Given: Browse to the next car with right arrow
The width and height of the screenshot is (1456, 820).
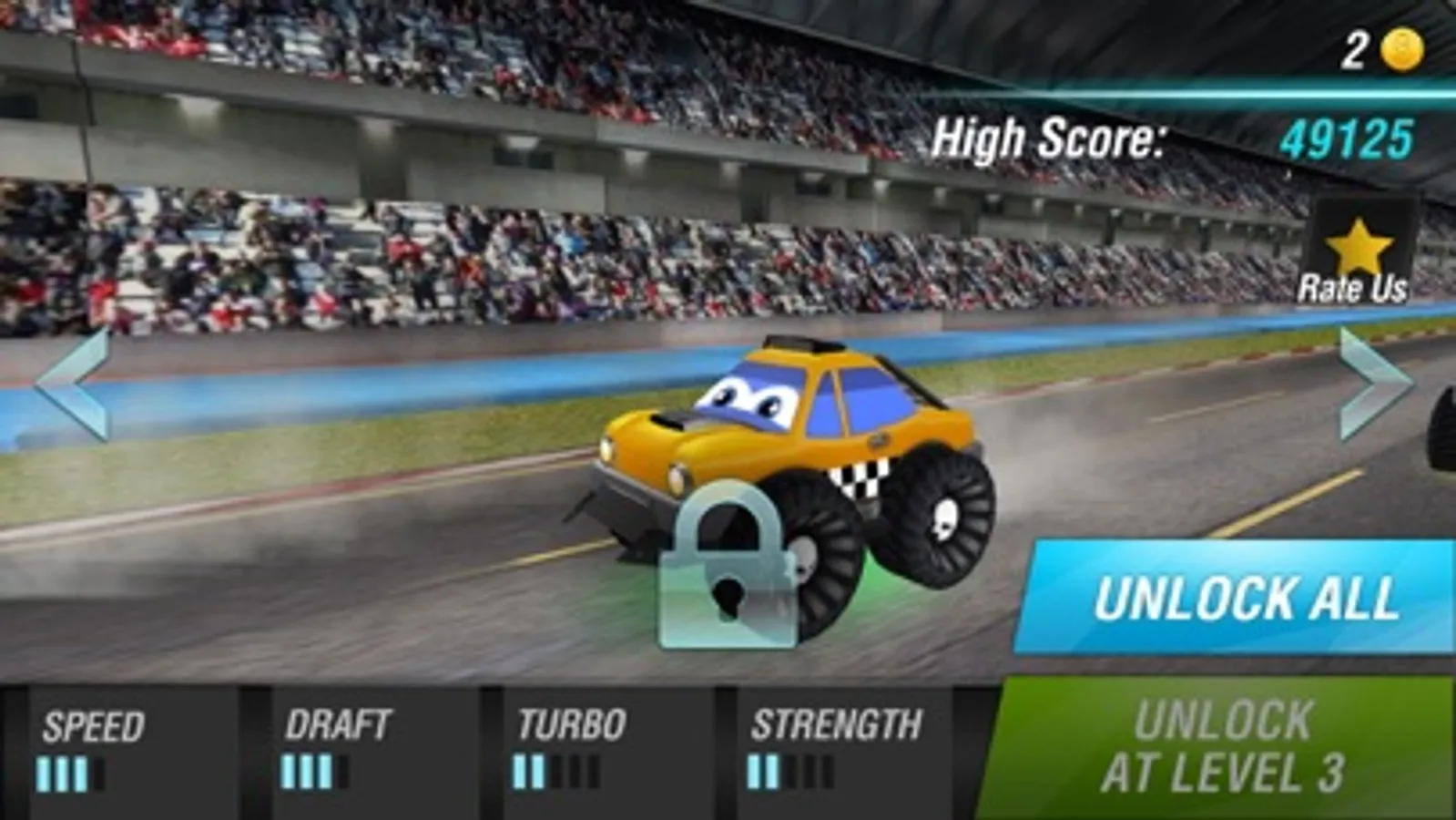Looking at the screenshot, I should coord(1375,384).
